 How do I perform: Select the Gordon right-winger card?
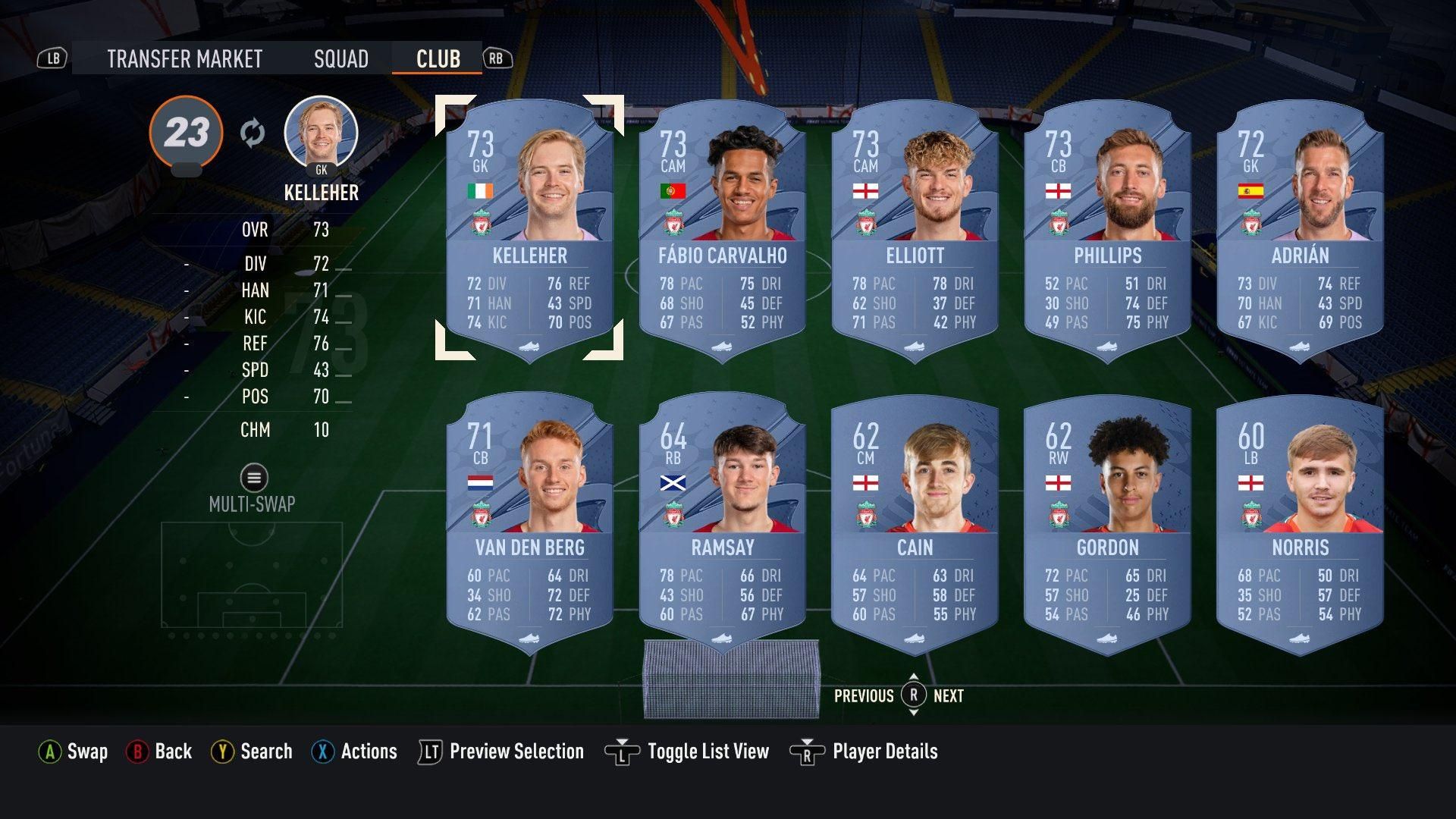click(1107, 520)
